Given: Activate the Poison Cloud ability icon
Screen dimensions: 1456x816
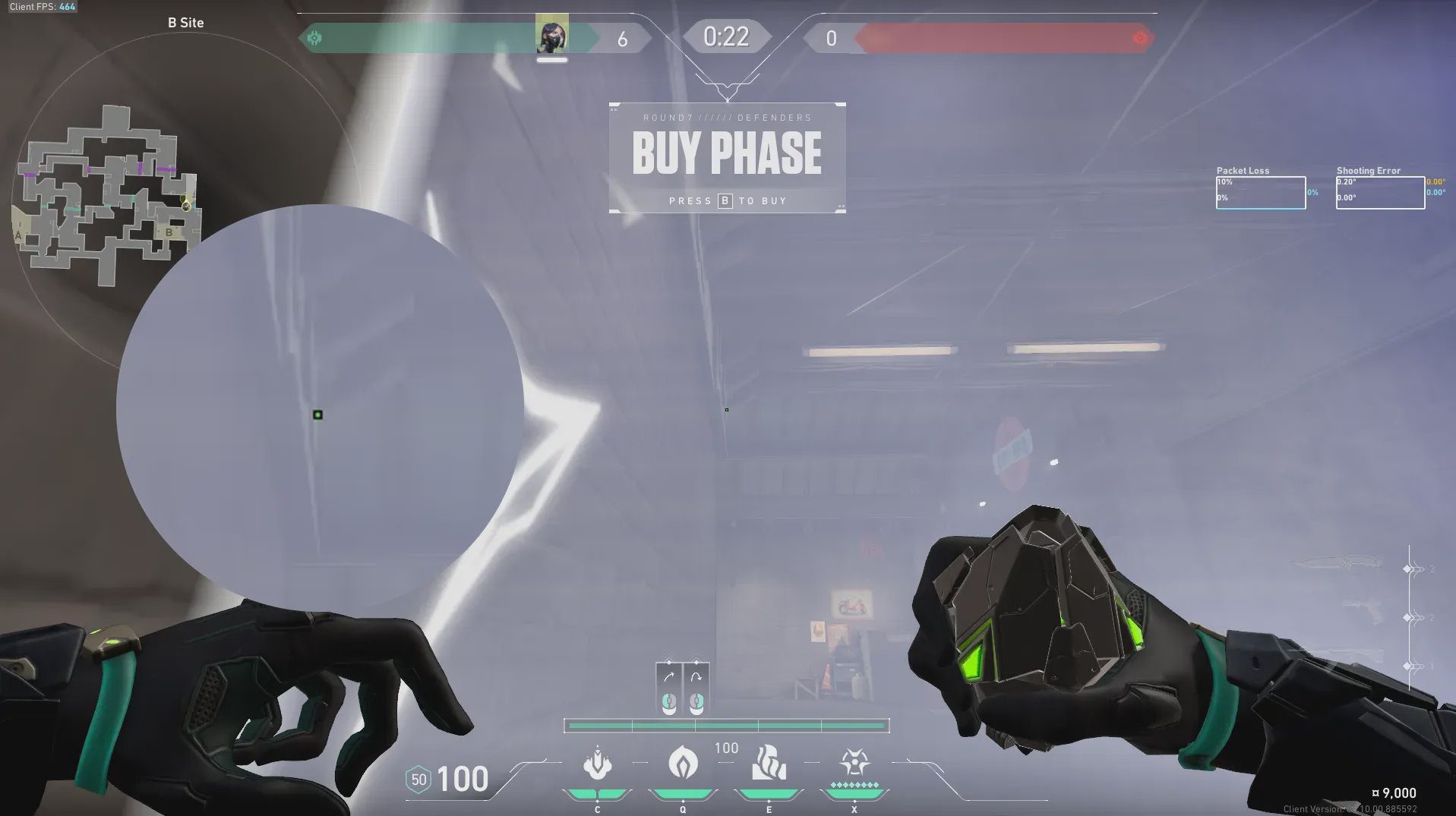Looking at the screenshot, I should (683, 762).
